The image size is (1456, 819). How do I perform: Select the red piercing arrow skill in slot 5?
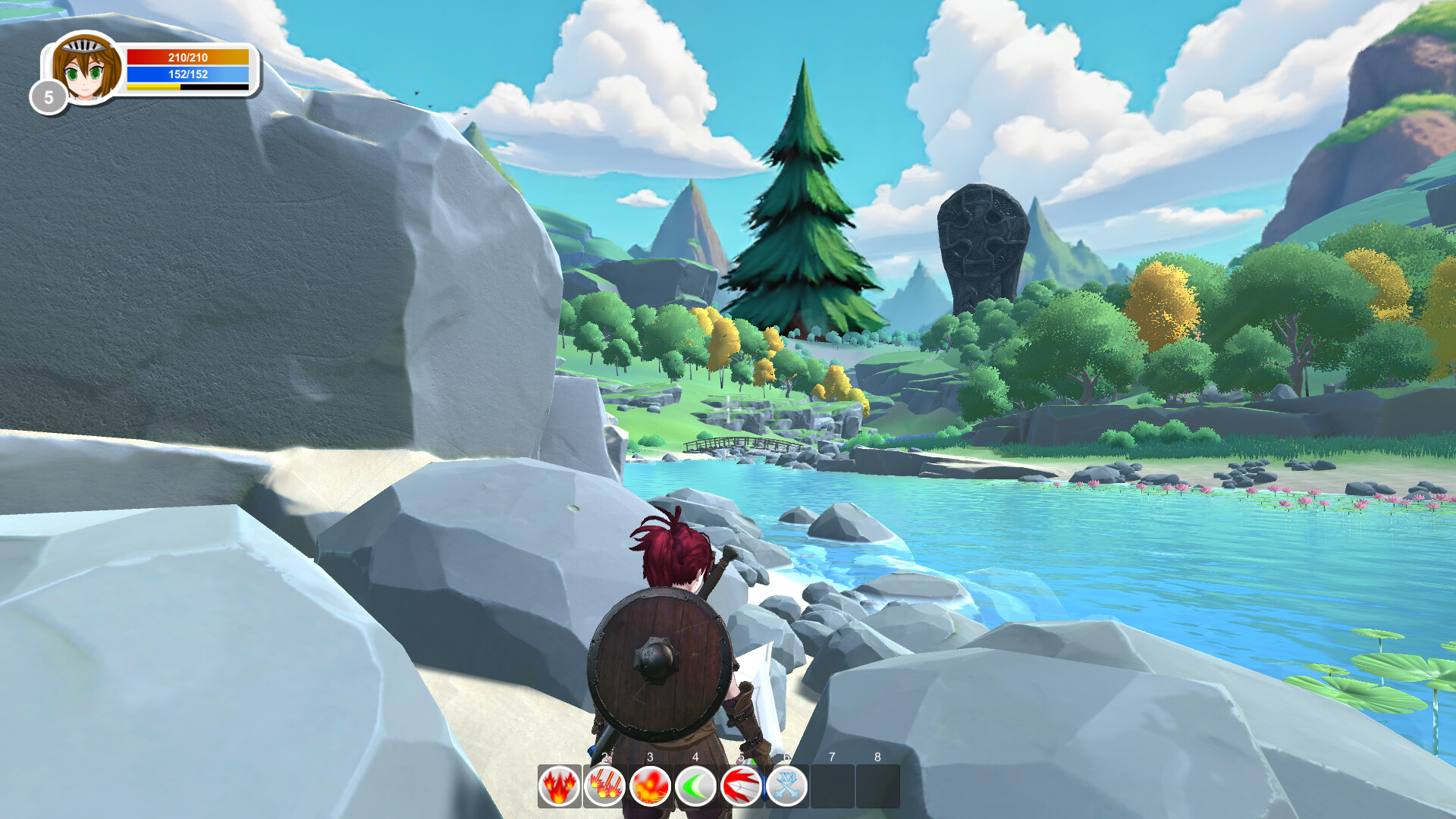pos(740,786)
